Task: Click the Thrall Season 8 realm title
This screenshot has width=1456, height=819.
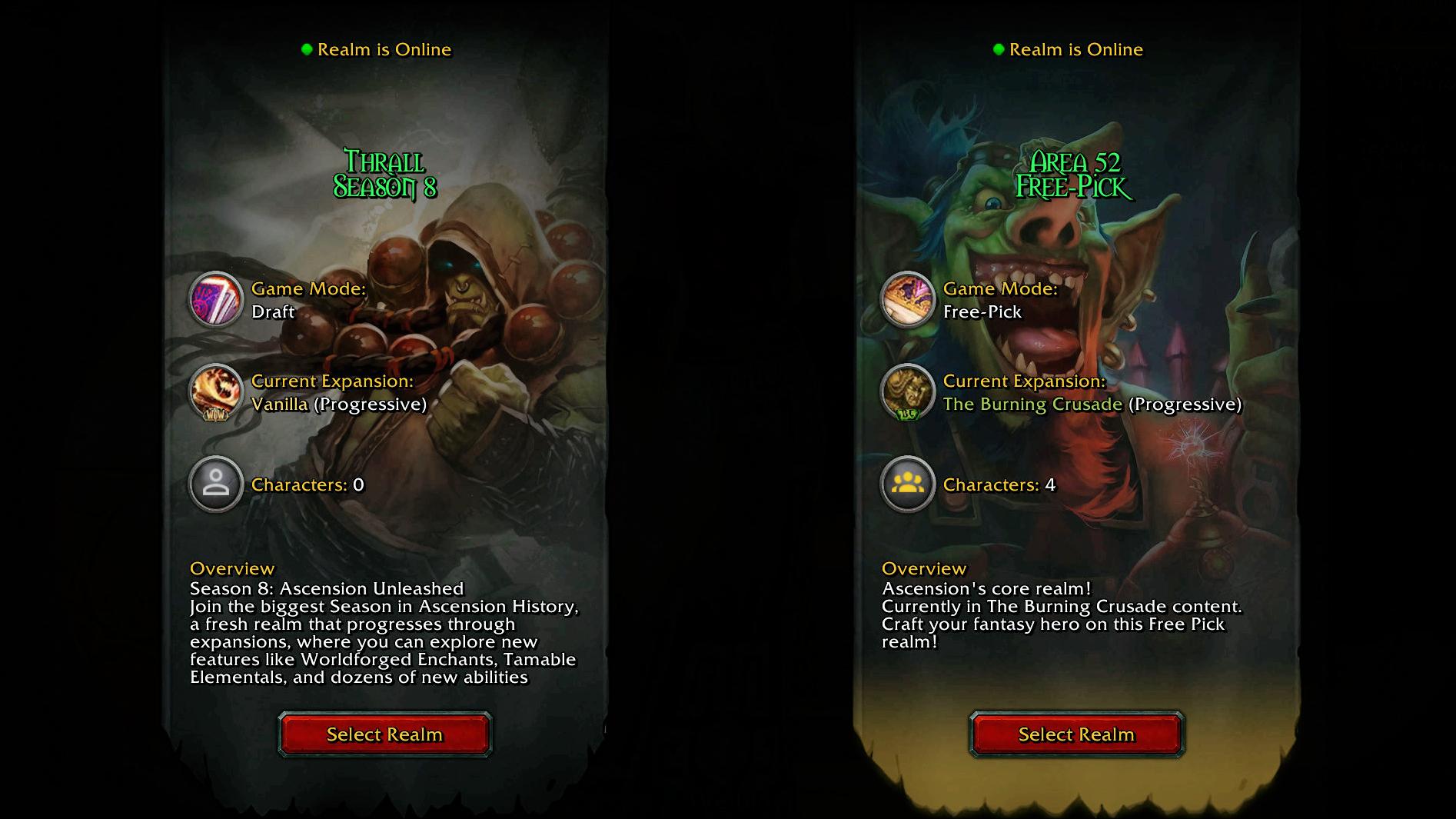Action: coord(384,175)
